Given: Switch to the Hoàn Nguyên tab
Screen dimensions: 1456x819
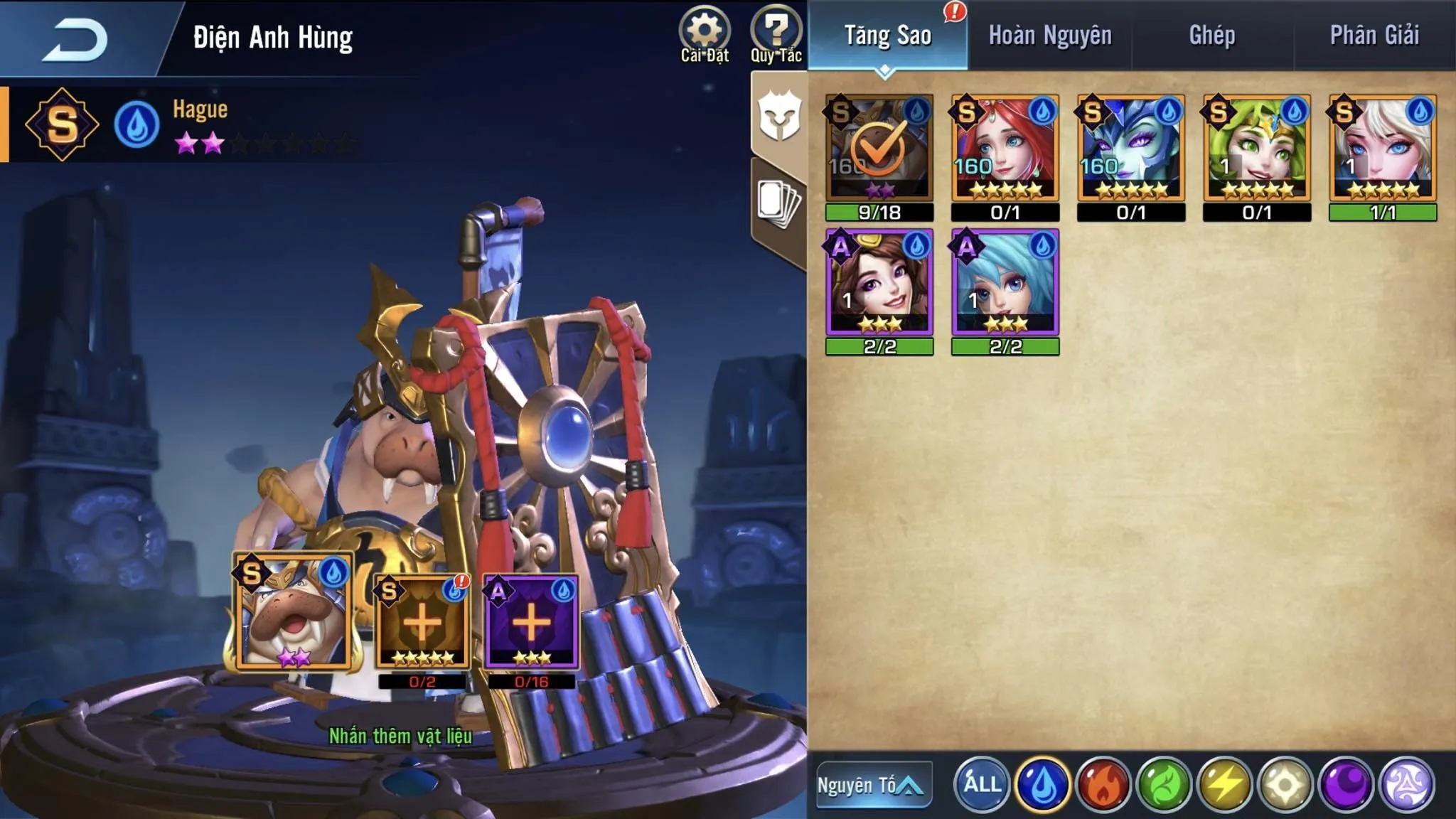Looking at the screenshot, I should coord(1050,36).
